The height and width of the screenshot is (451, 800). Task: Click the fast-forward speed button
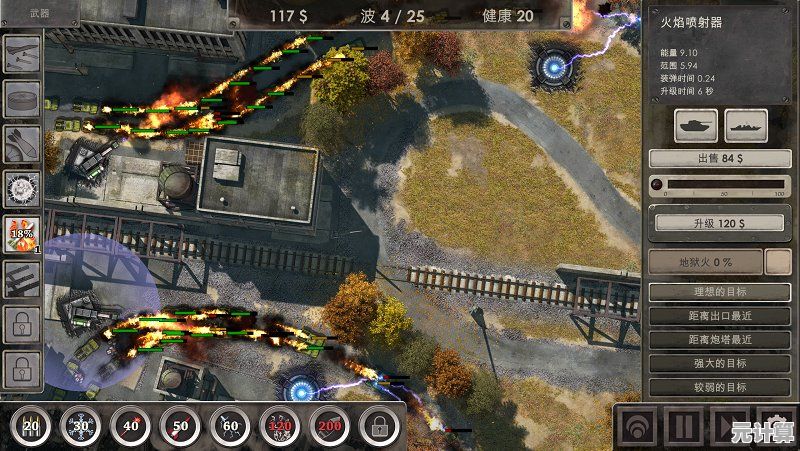730,426
